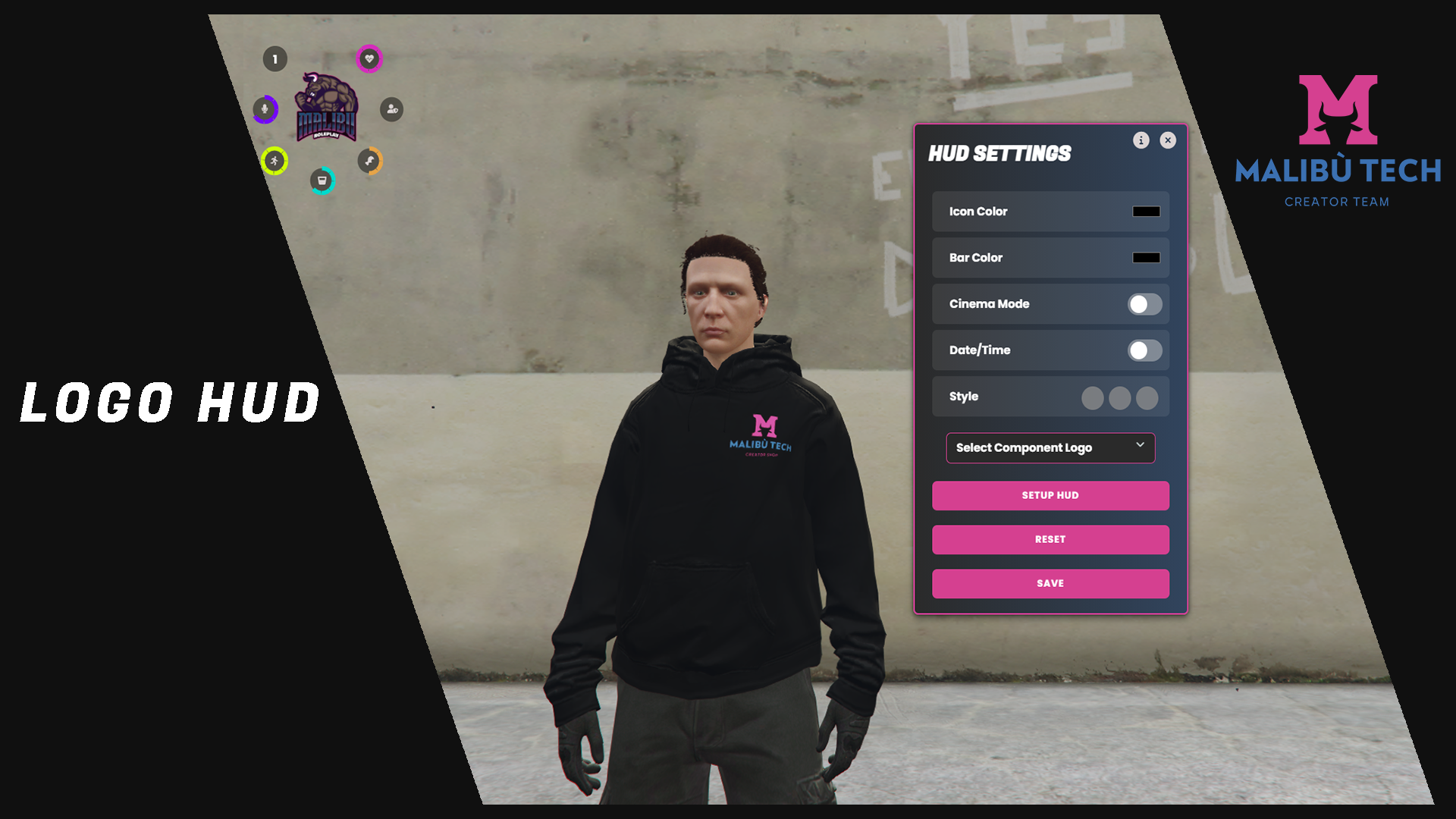Toggle Cinema Mode on

1144,304
